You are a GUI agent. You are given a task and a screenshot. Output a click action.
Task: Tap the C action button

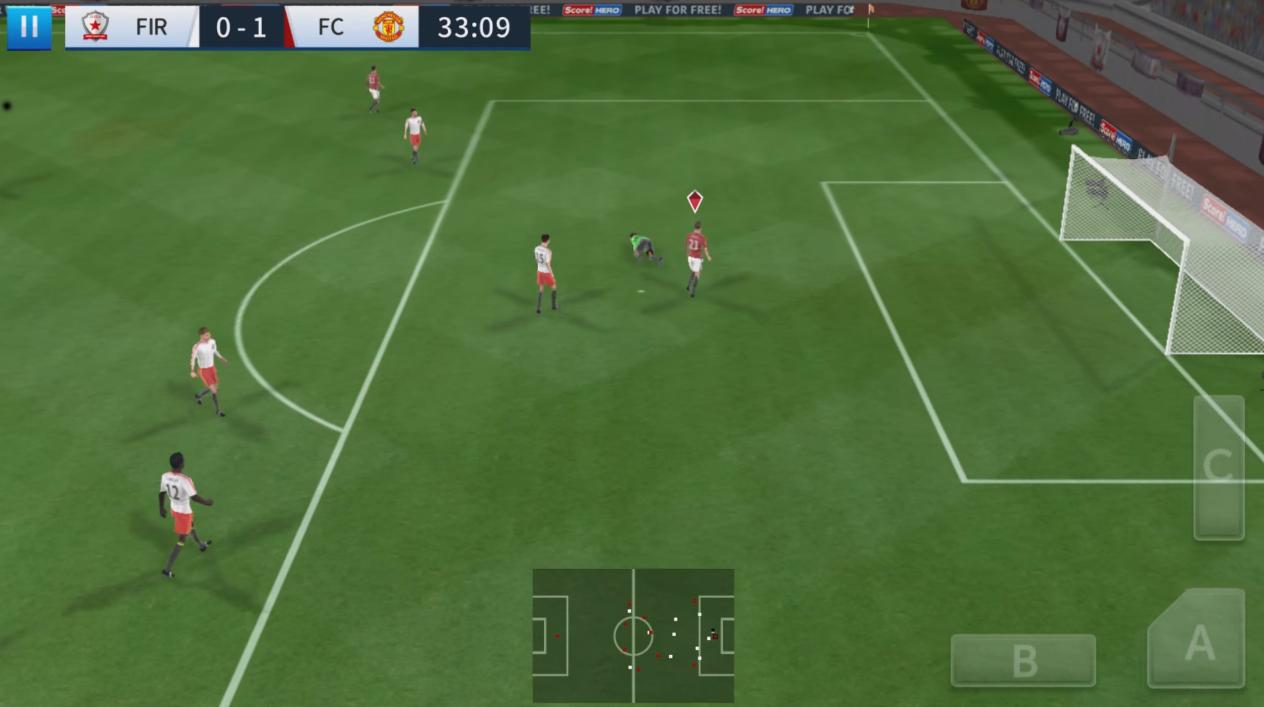(1218, 466)
